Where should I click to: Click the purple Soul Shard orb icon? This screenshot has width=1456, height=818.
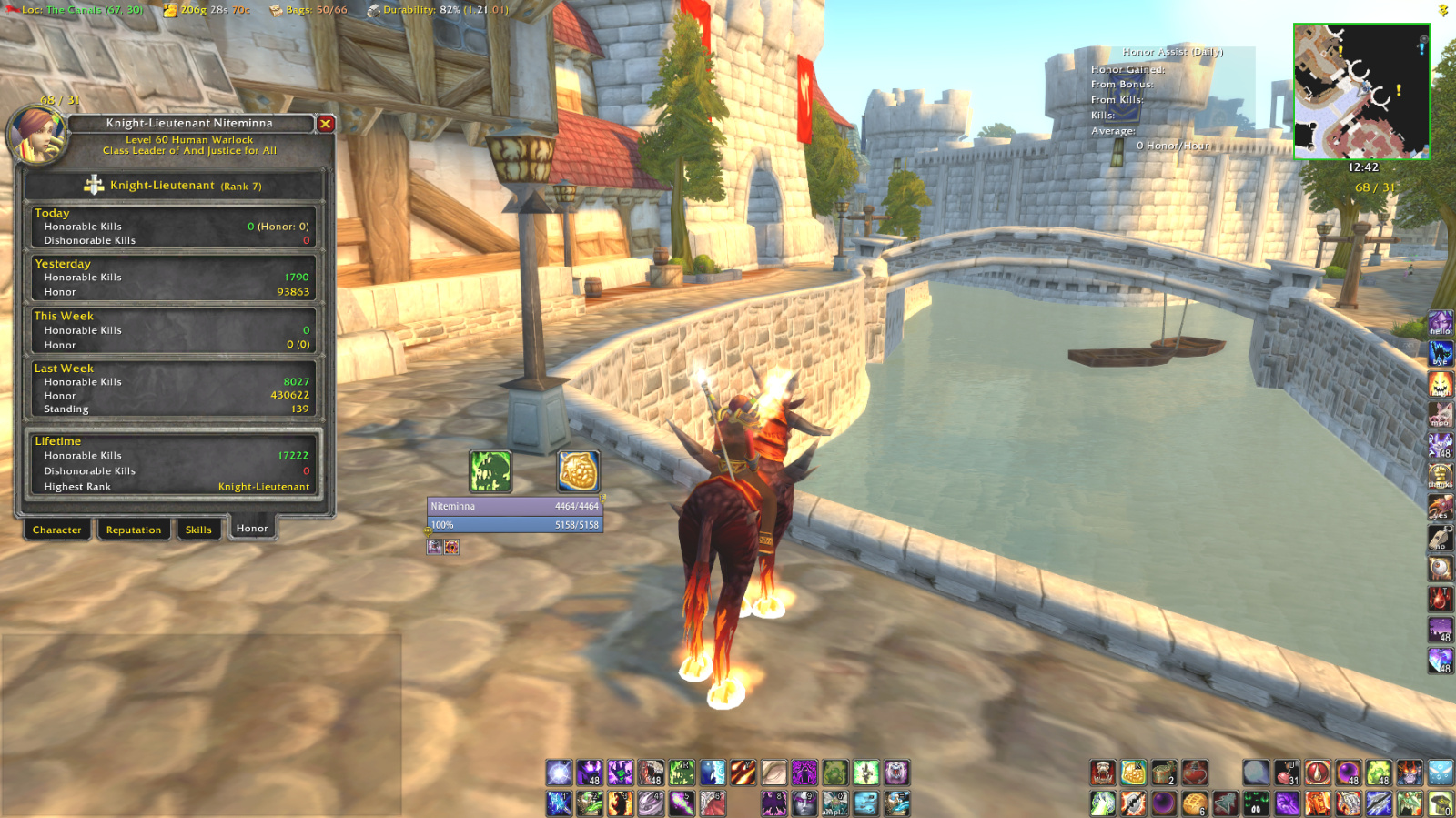click(1163, 802)
